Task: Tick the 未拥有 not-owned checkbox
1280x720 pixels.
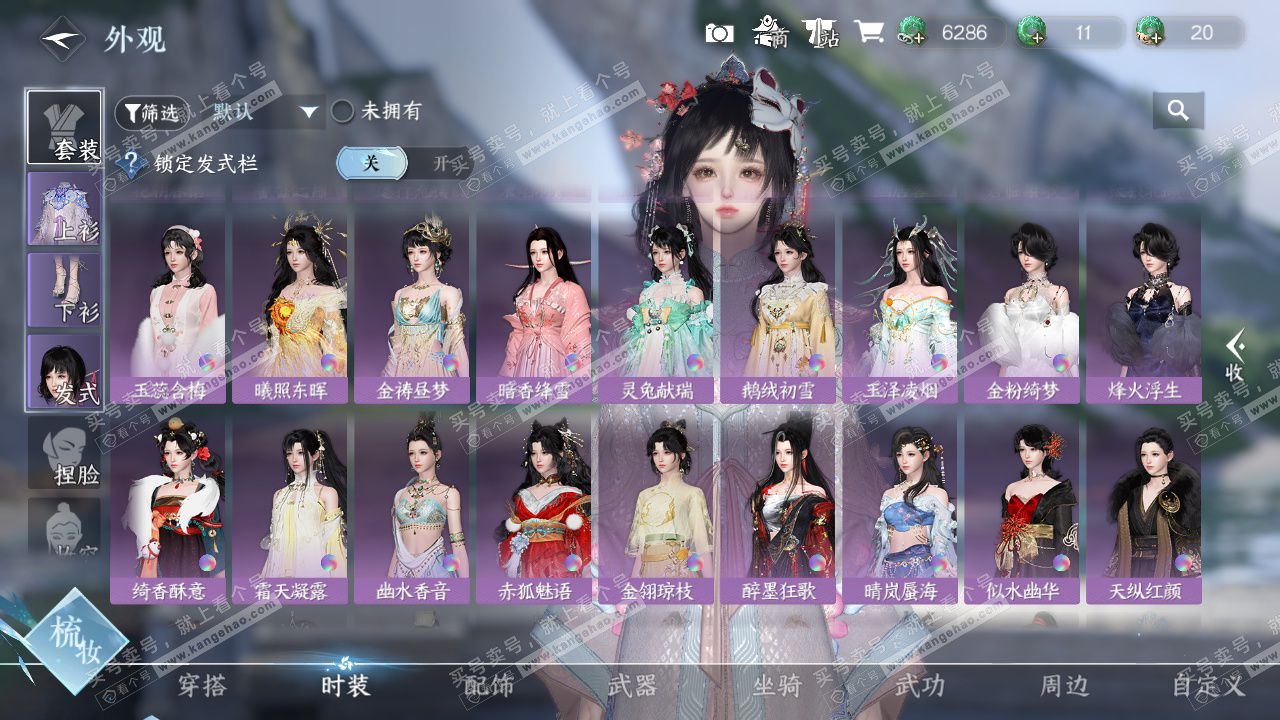Action: [x=343, y=112]
